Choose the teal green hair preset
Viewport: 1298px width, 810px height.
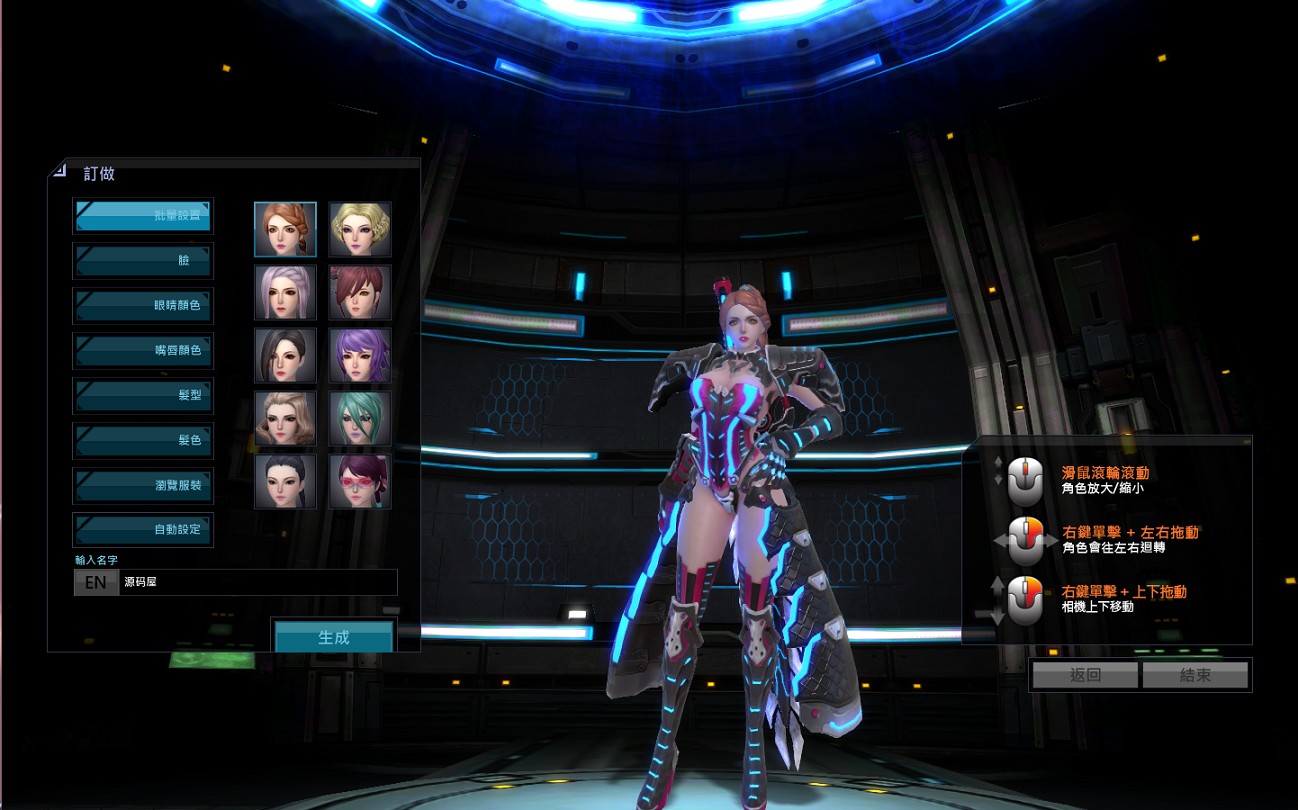[x=360, y=419]
